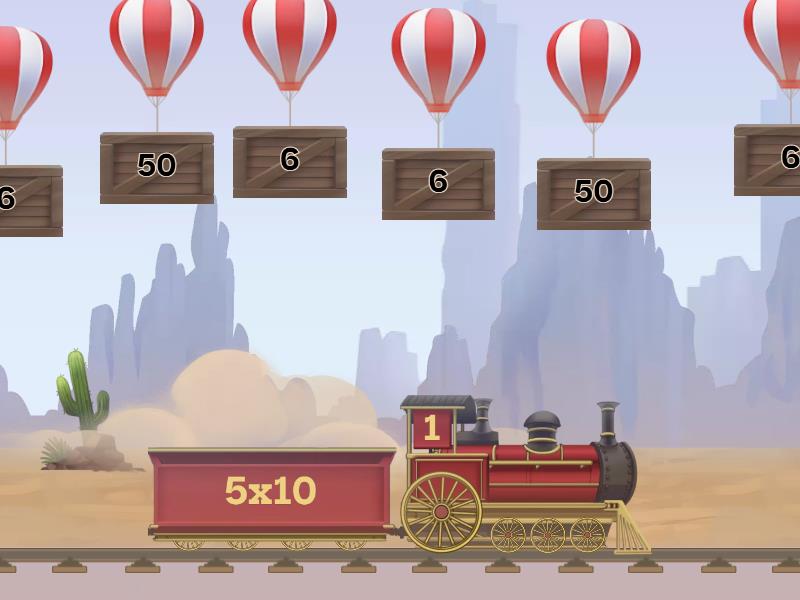The height and width of the screenshot is (600, 800).
Task: Choose the 6 crate above the engine cab
Action: click(x=438, y=182)
